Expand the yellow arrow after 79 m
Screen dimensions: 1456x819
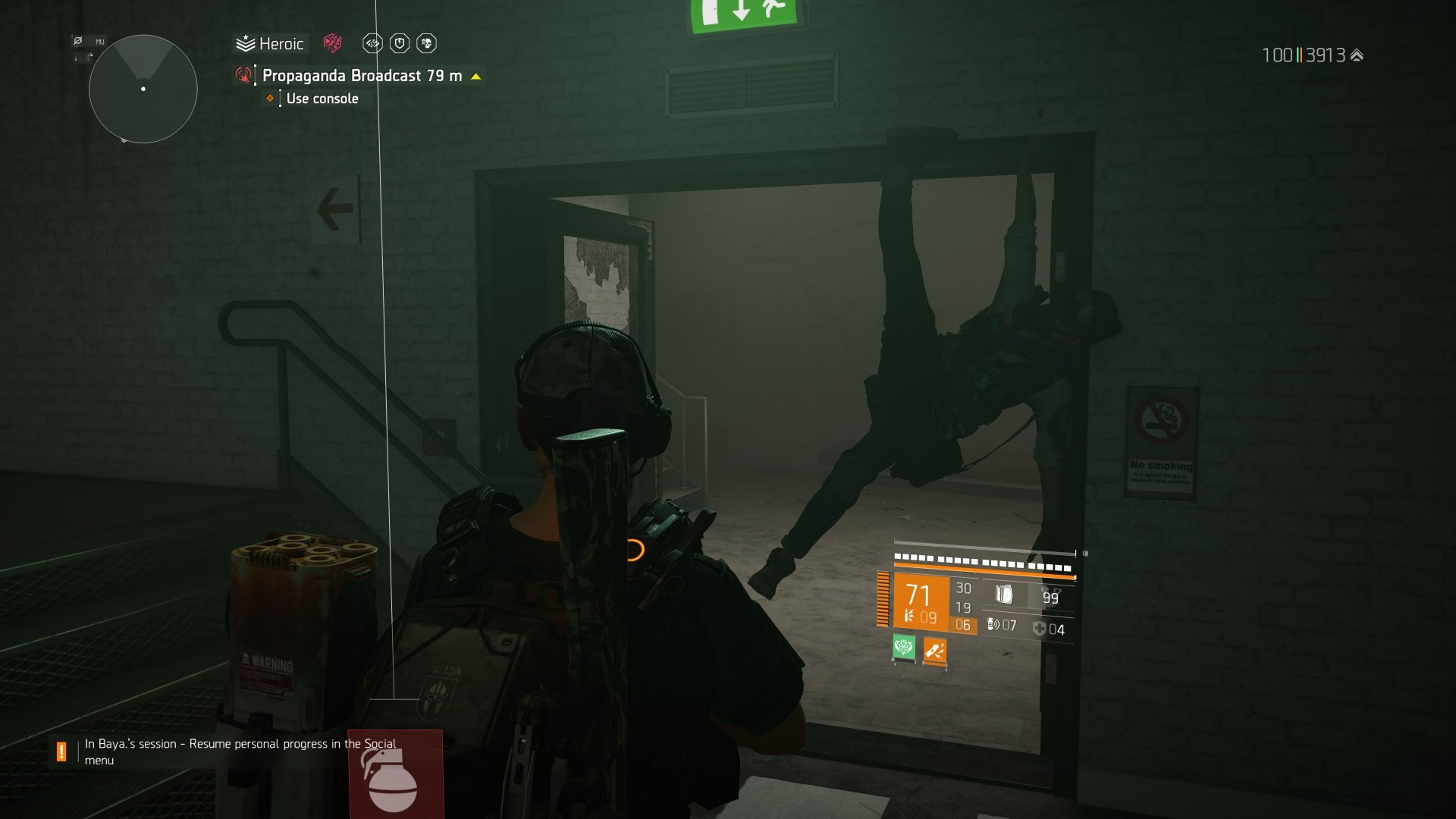[x=476, y=76]
